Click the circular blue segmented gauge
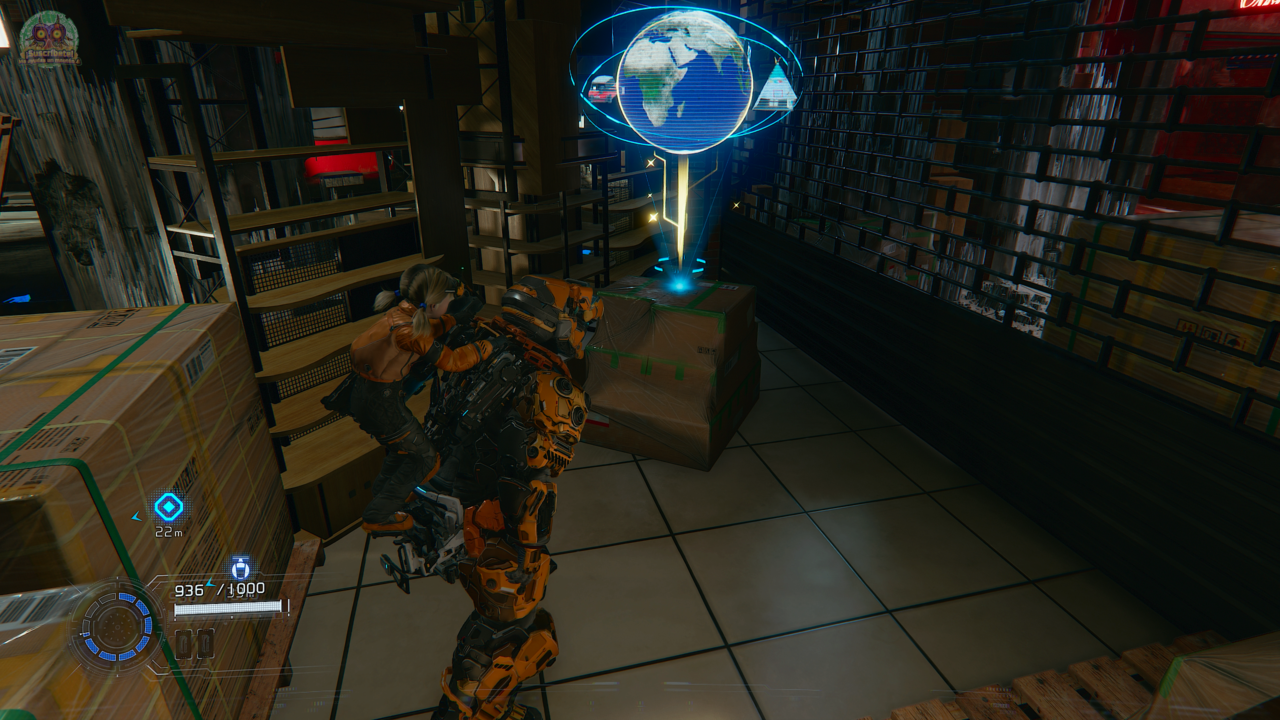 coord(117,628)
